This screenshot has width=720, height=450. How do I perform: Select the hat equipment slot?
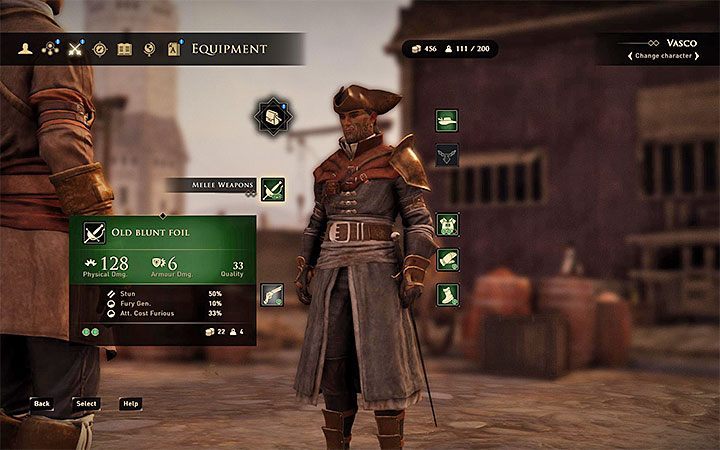(x=447, y=120)
